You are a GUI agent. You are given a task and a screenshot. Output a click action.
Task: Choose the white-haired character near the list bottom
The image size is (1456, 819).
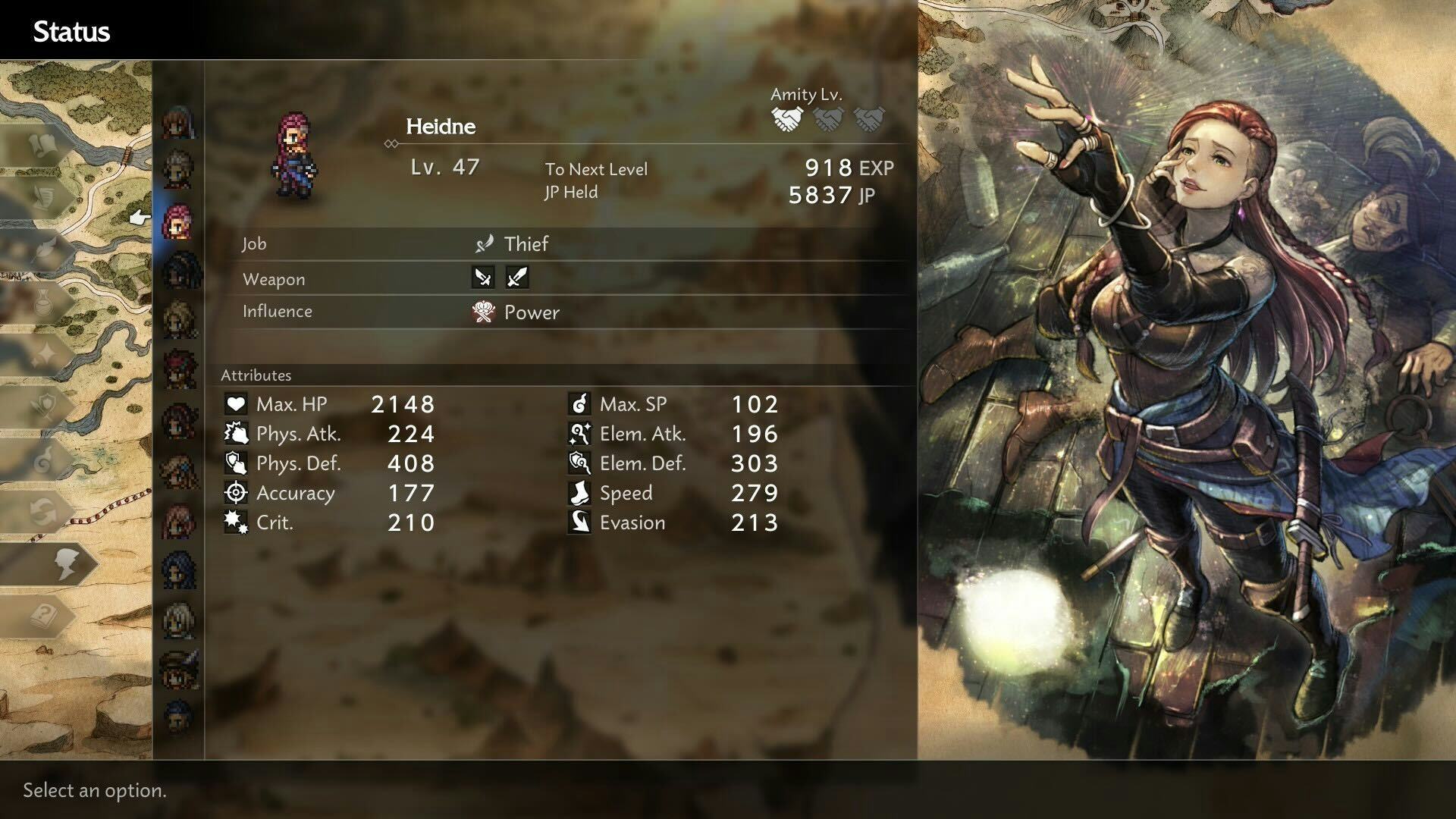(179, 619)
